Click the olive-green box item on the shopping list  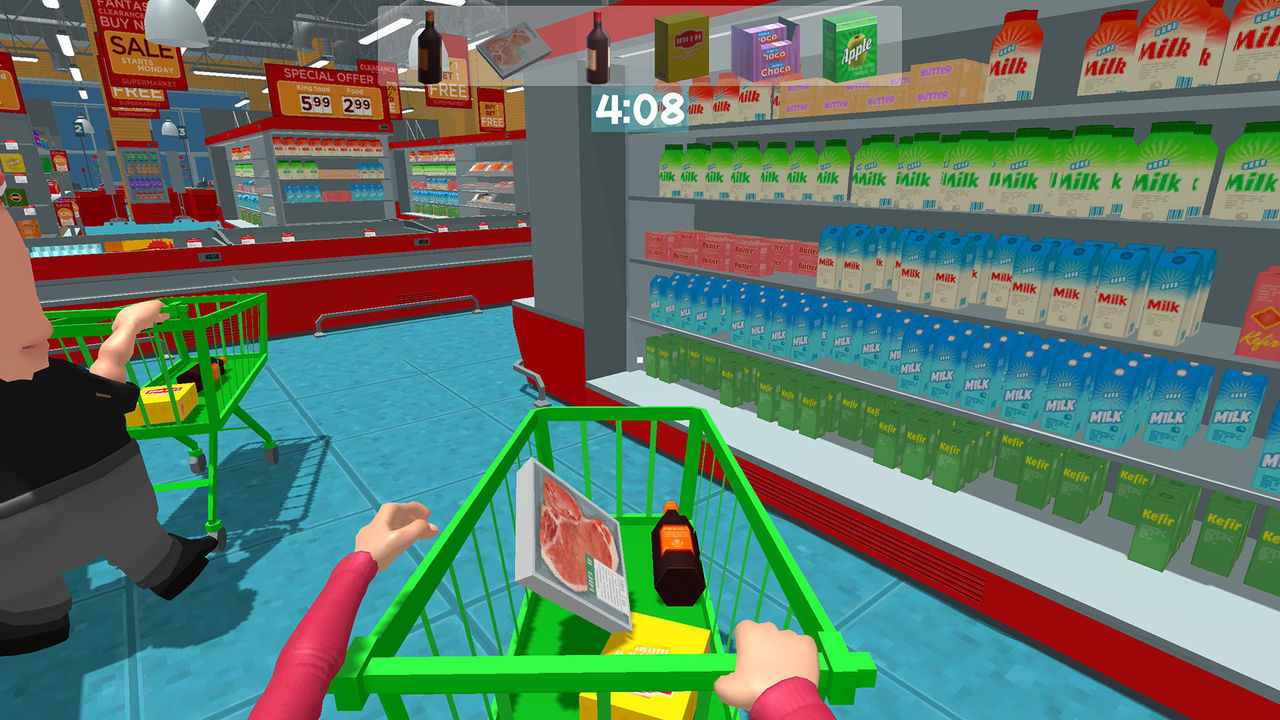tap(680, 48)
